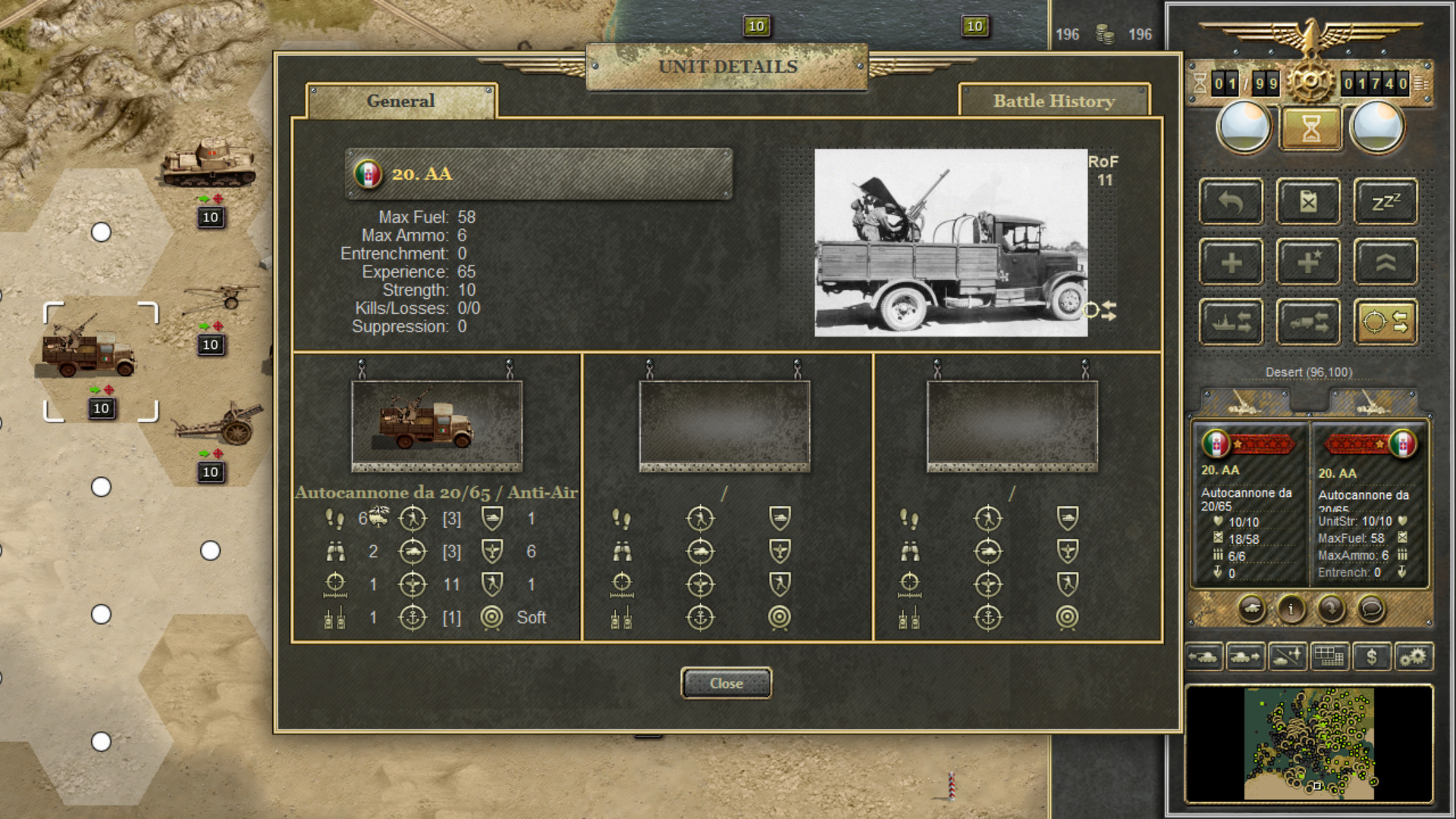Select the General tab
Image resolution: width=1456 pixels, height=819 pixels.
pos(400,101)
